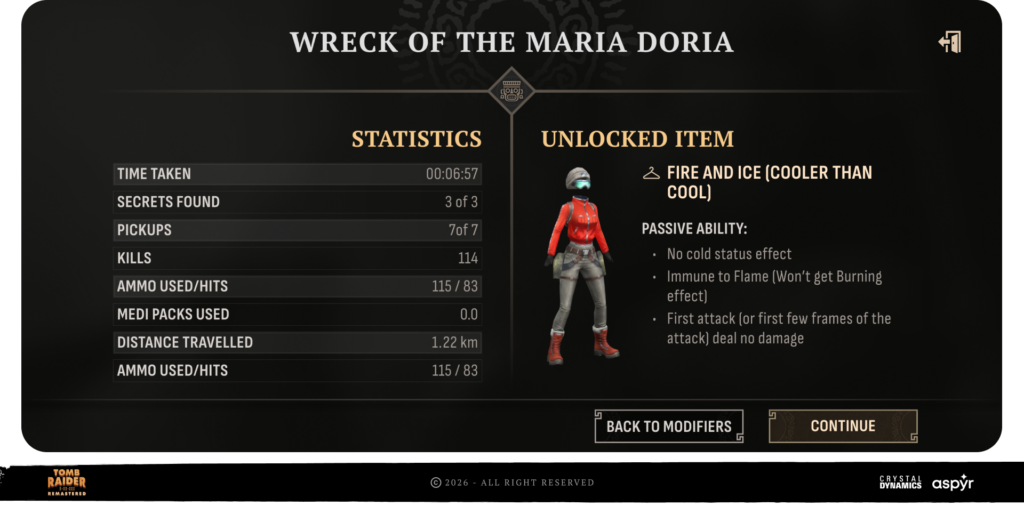Go back to modifiers
Viewport: 1024px width, 506px height.
click(669, 426)
